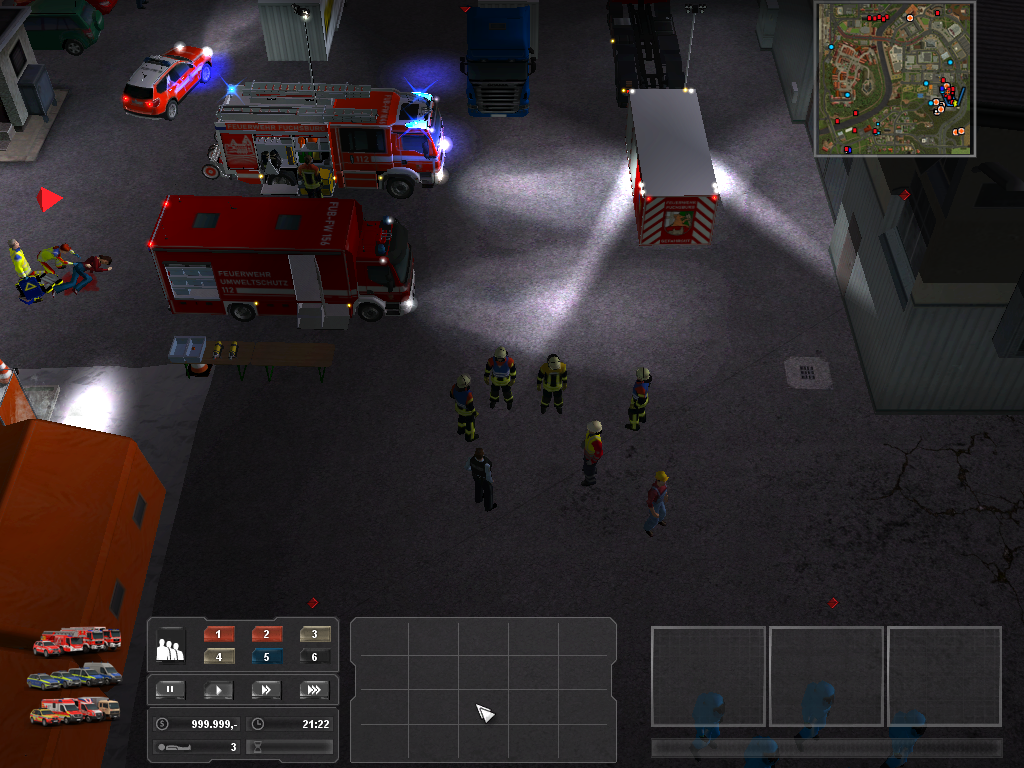The image size is (1024, 768).
Task: Open the police vehicles menu
Action: pyautogui.click(x=76, y=676)
